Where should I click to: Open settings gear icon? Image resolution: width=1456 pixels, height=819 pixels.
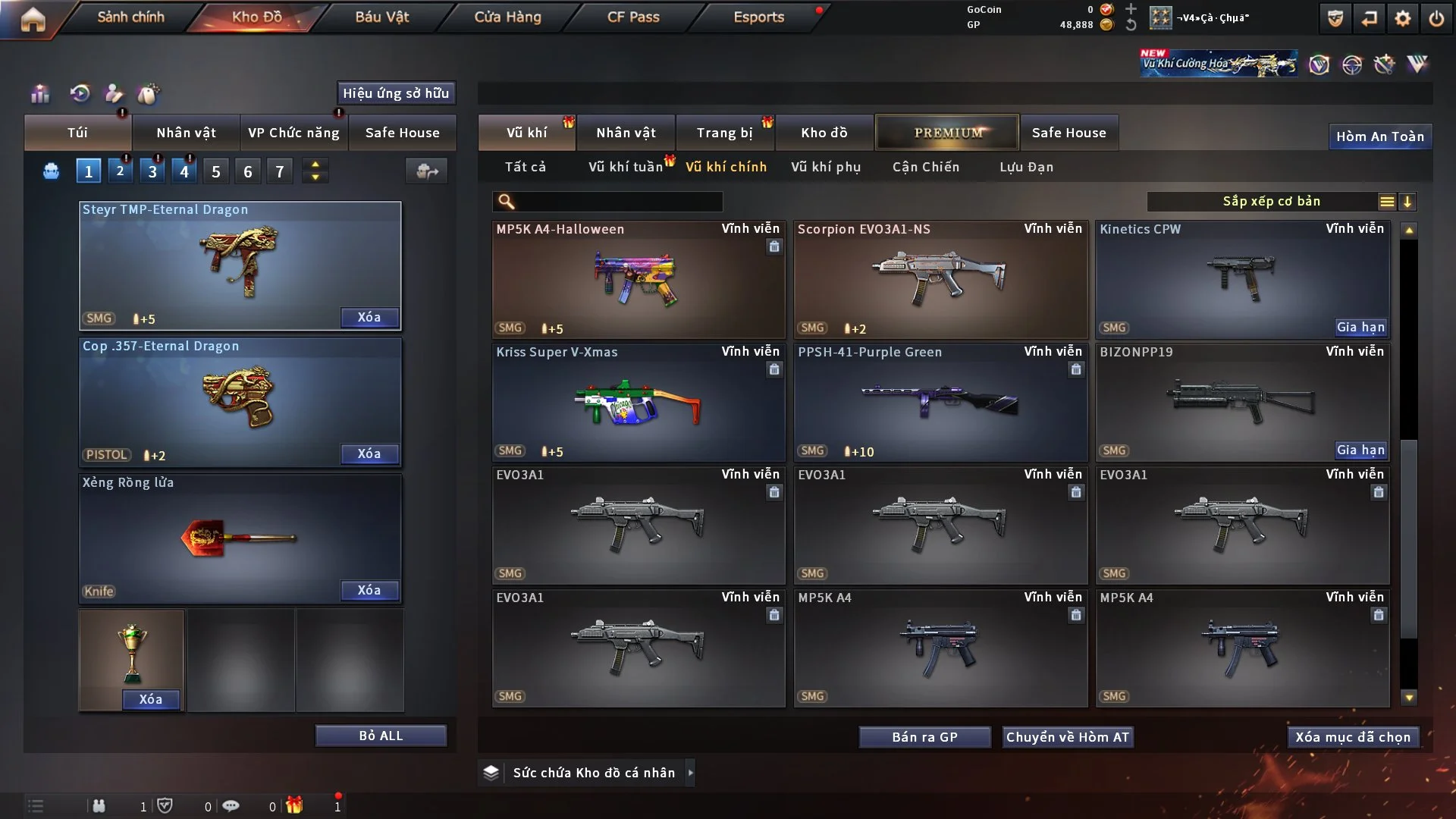(1403, 18)
